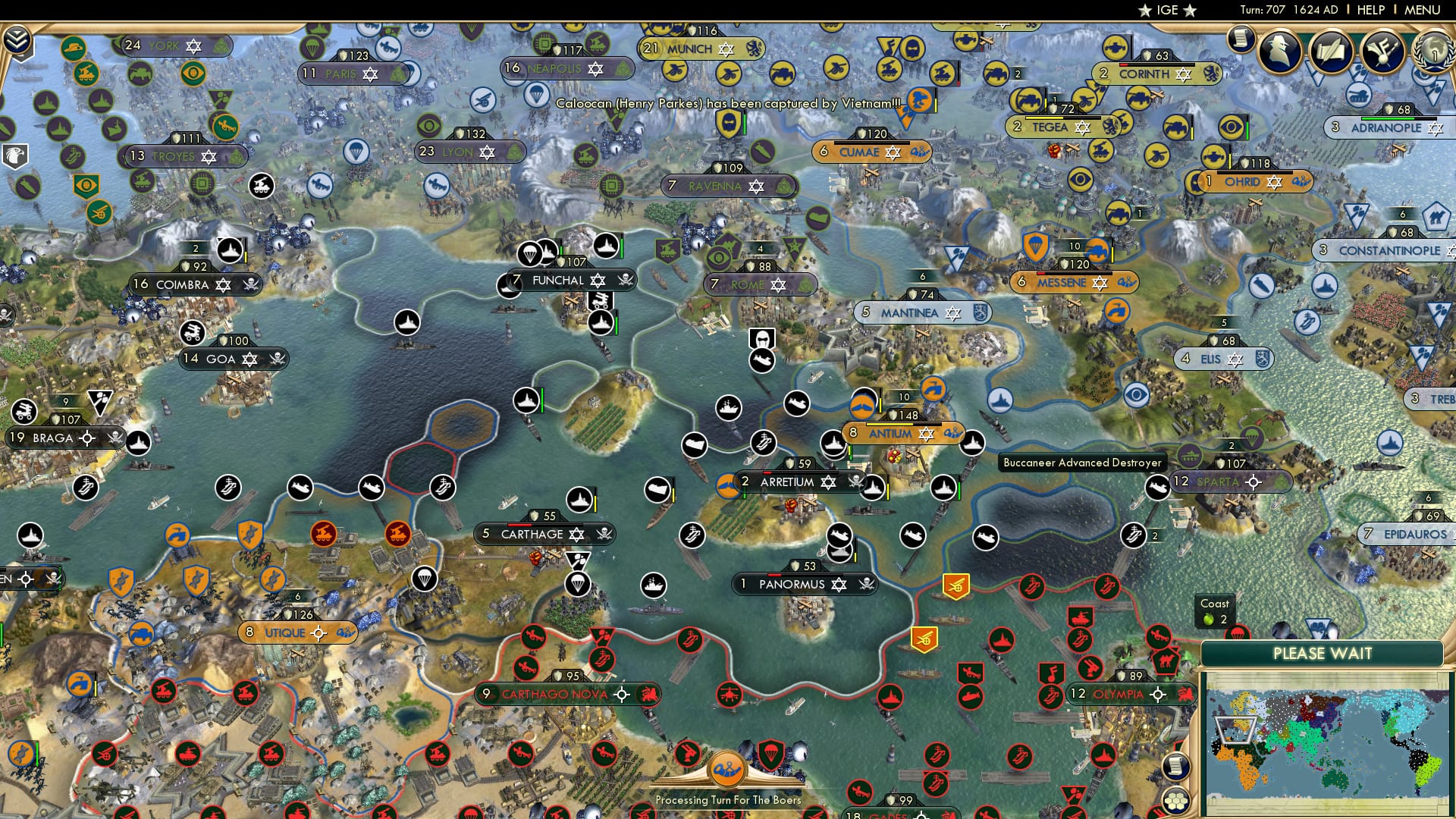Click HELP in the top bar
The image size is (1456, 819).
click(1370, 9)
